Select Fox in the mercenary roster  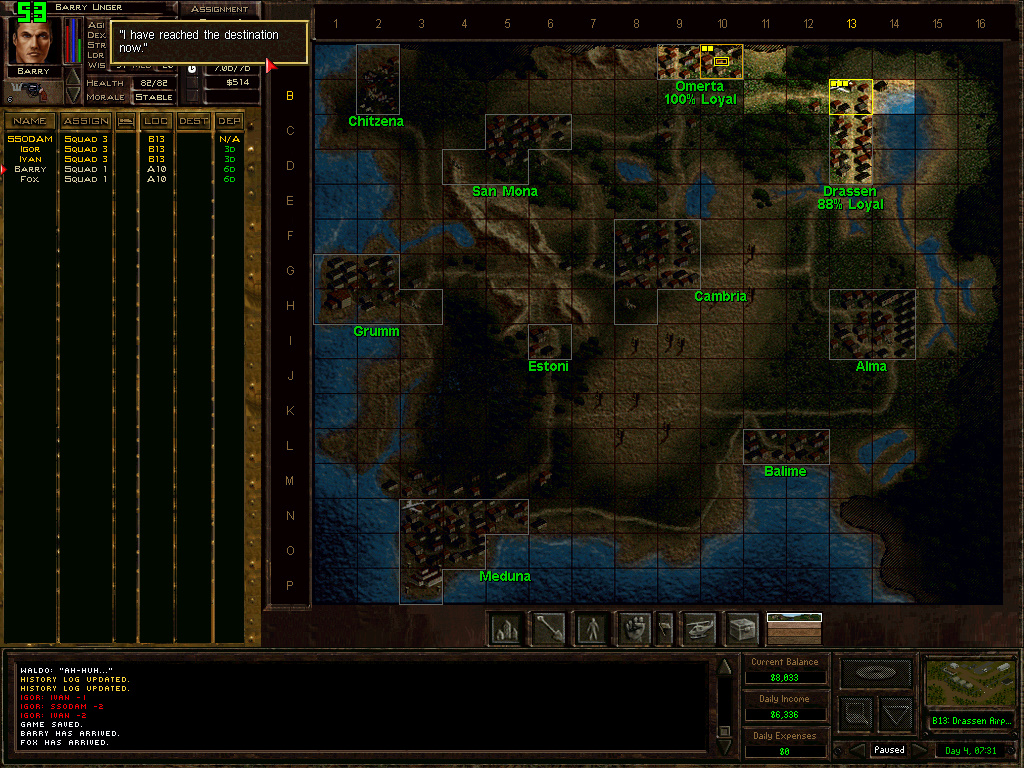pos(30,179)
